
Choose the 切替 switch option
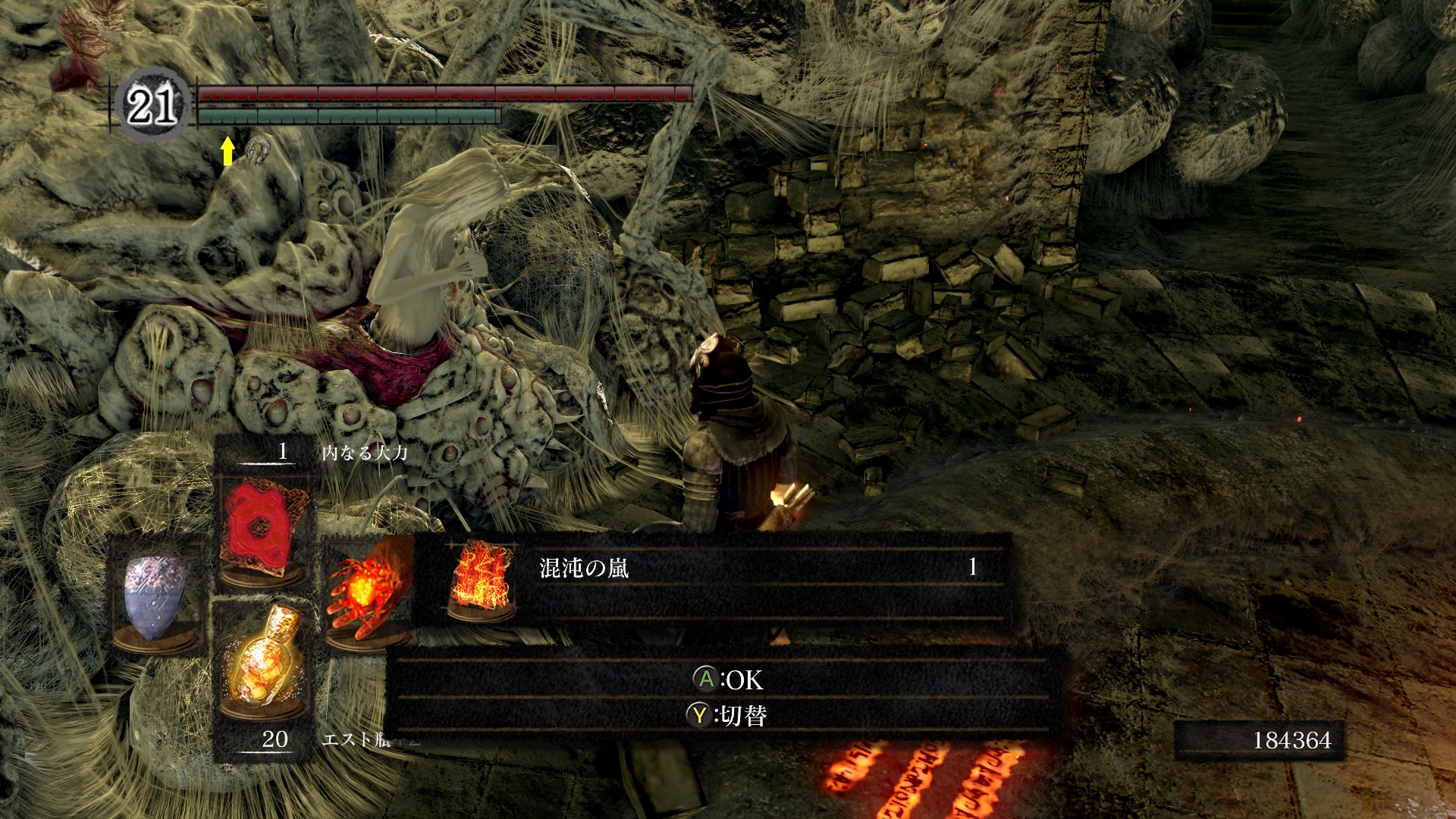coord(728,715)
